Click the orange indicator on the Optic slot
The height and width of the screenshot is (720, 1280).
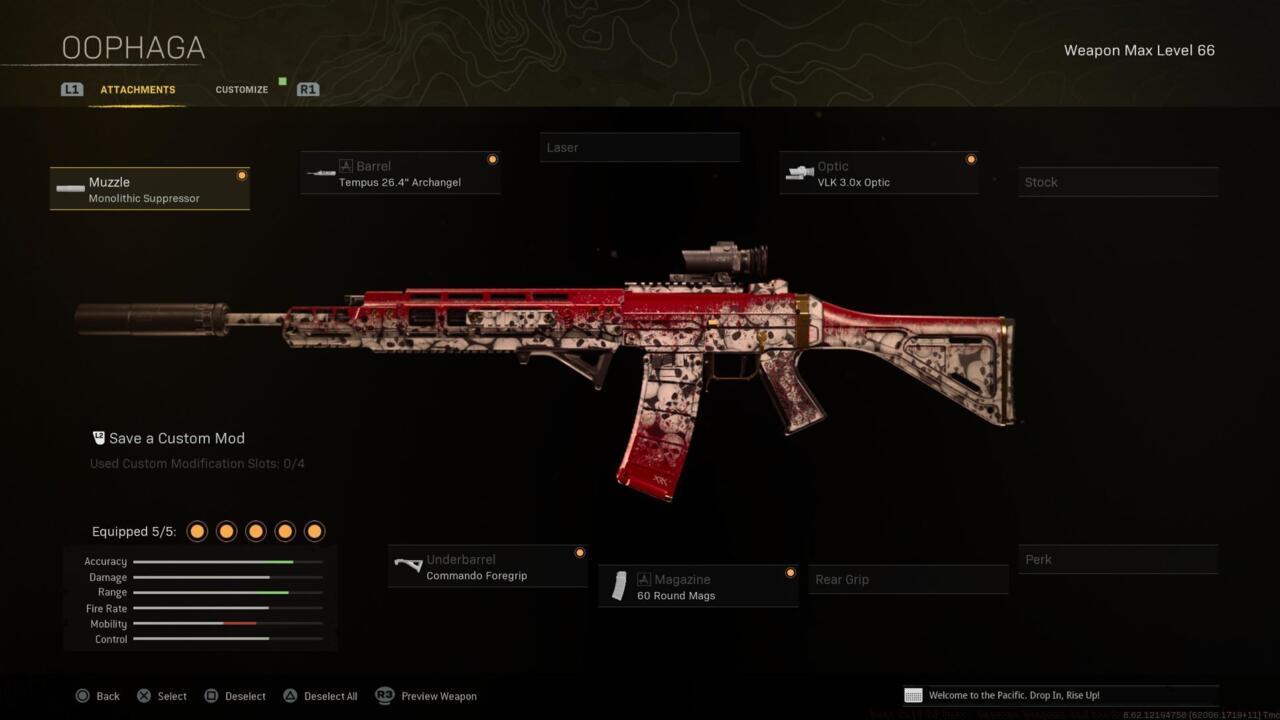pyautogui.click(x=970, y=159)
